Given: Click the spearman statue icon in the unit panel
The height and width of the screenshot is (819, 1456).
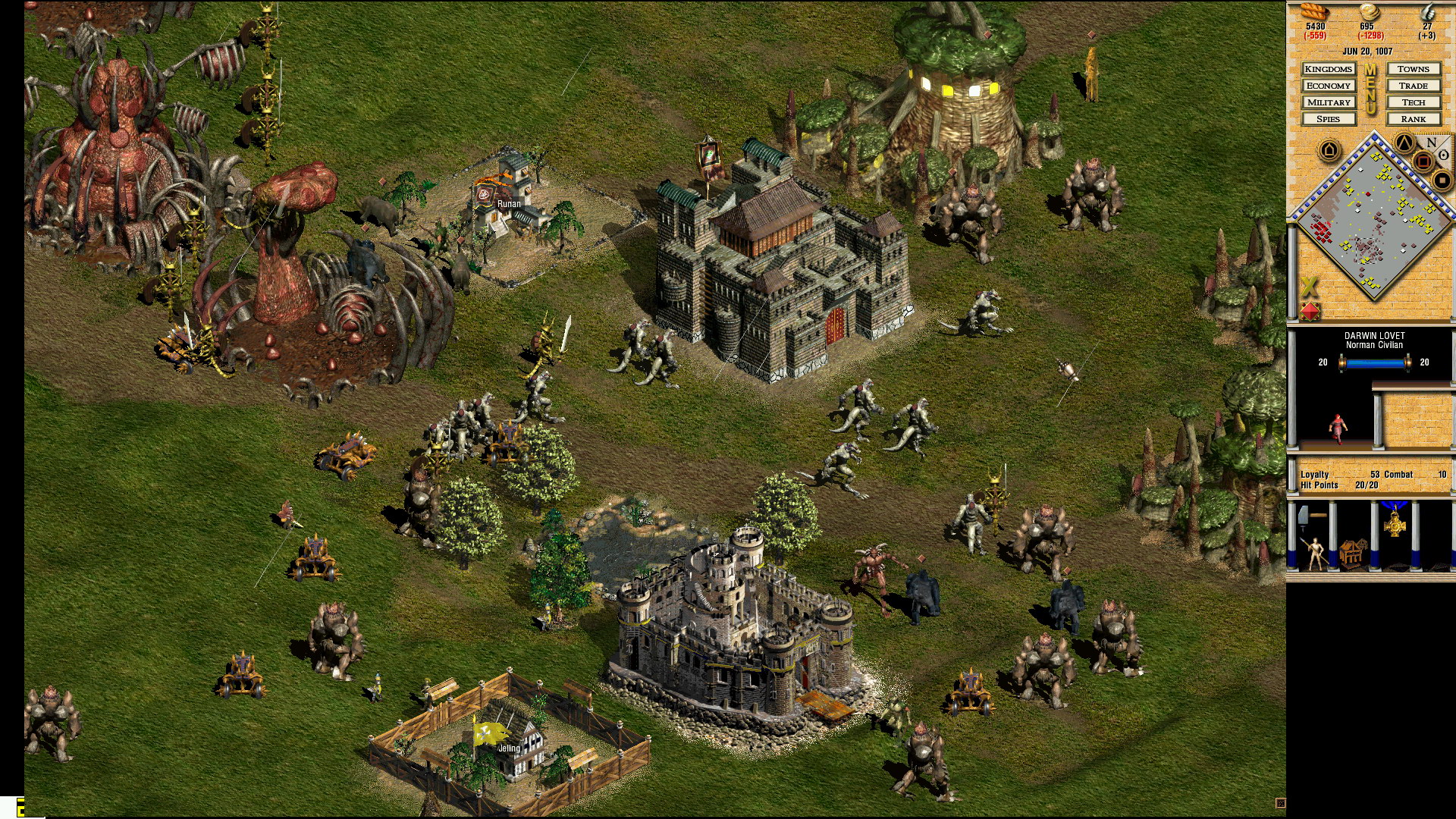Looking at the screenshot, I should coord(1316,554).
